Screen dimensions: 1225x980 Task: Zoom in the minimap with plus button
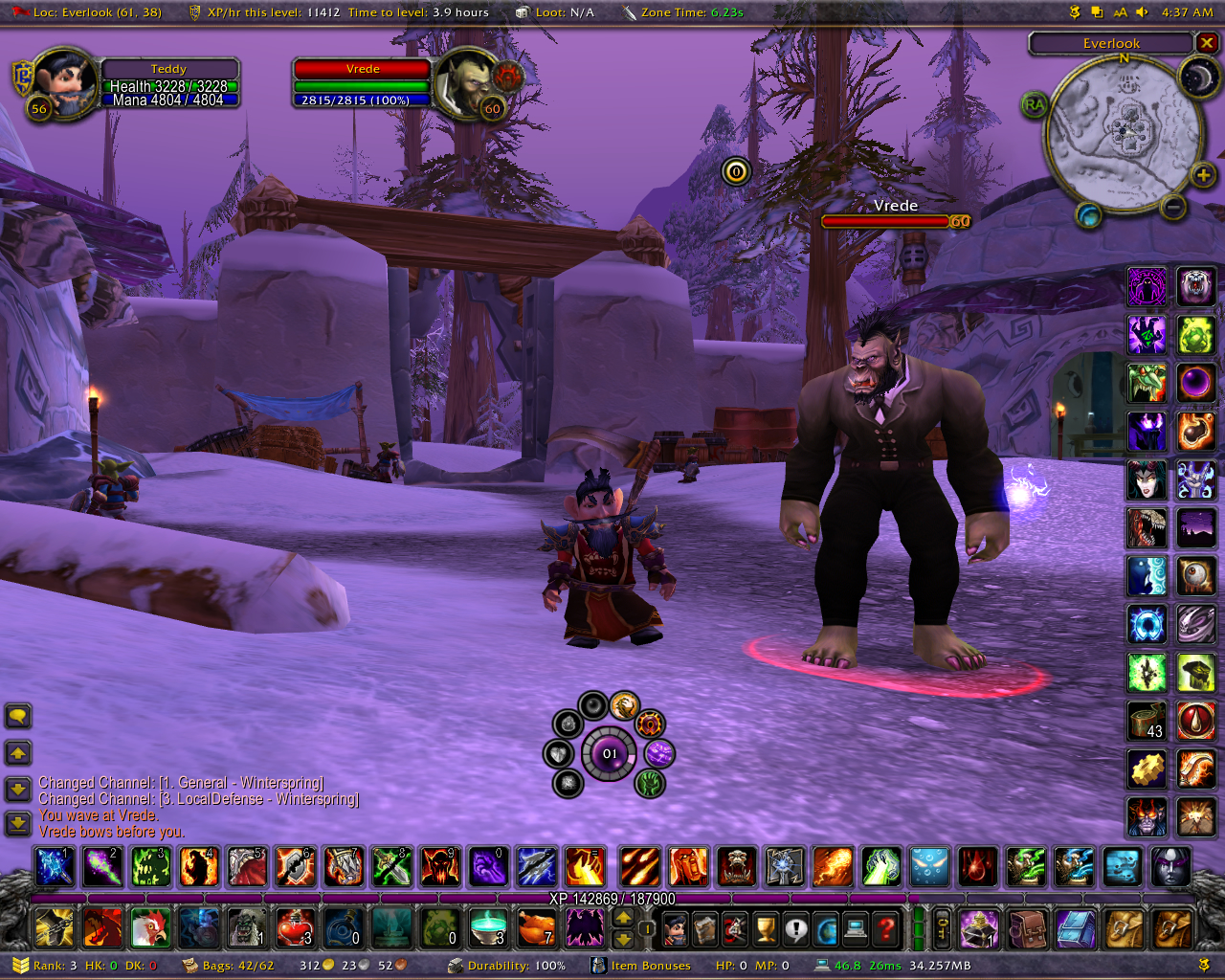click(x=1203, y=175)
